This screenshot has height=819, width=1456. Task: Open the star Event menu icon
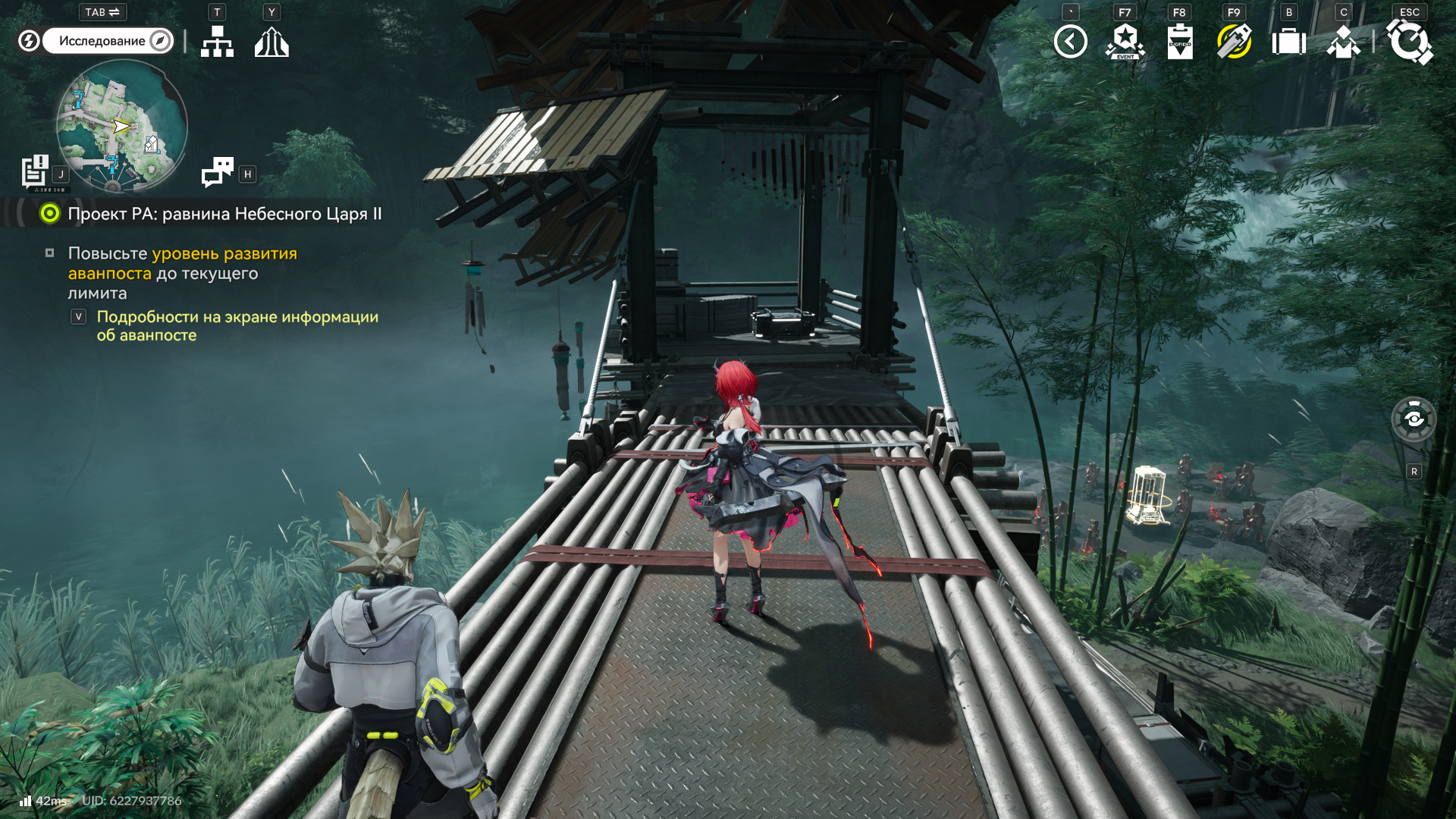(x=1125, y=42)
